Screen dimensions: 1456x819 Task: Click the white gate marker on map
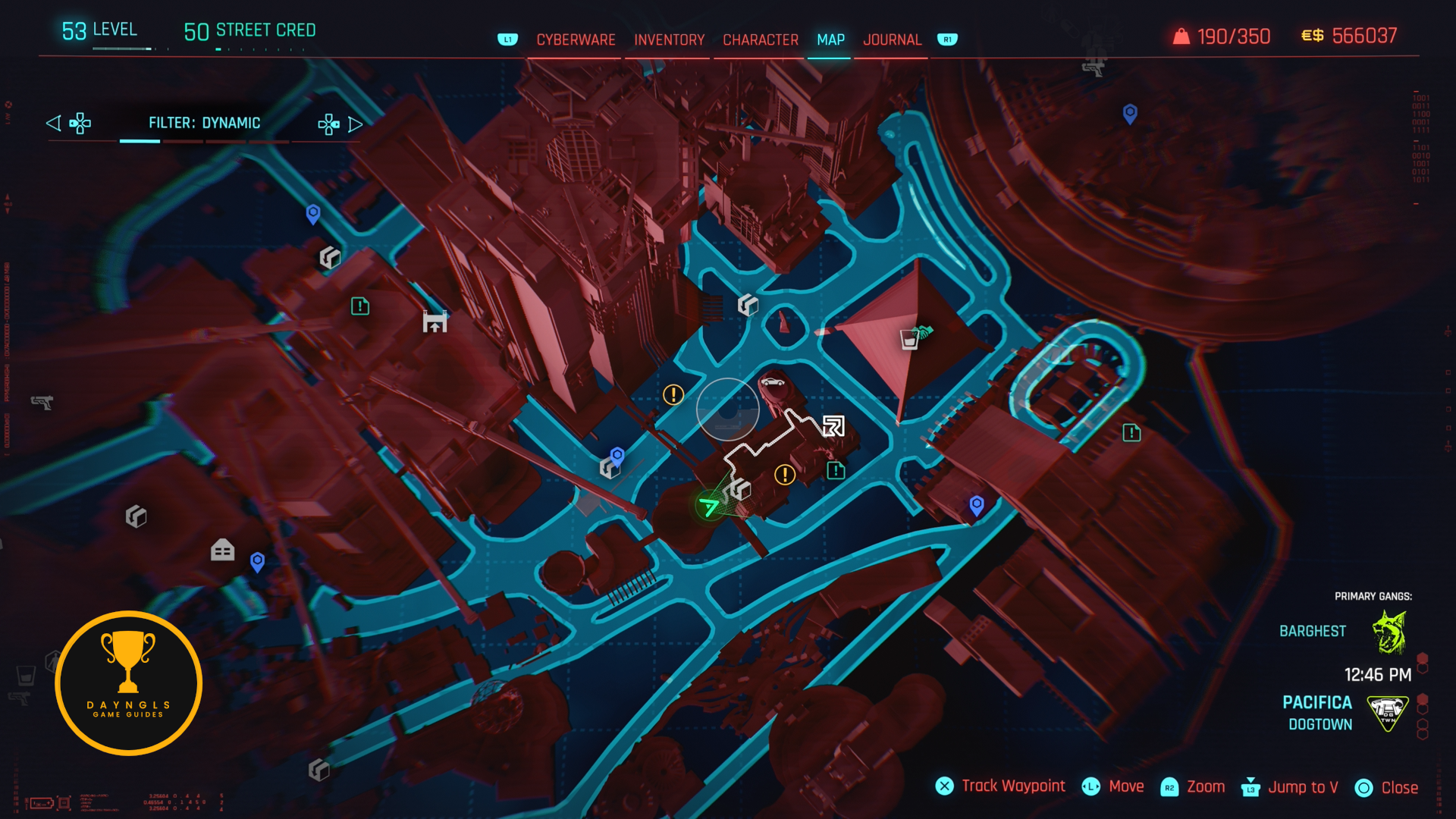point(435,322)
